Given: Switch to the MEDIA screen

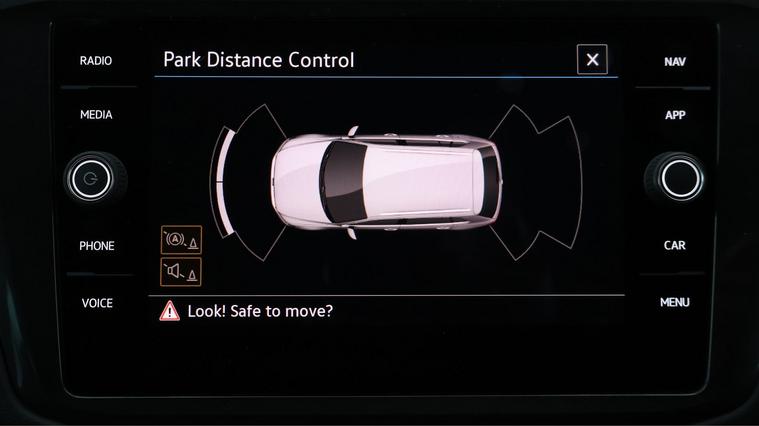Looking at the screenshot, I should [96, 115].
